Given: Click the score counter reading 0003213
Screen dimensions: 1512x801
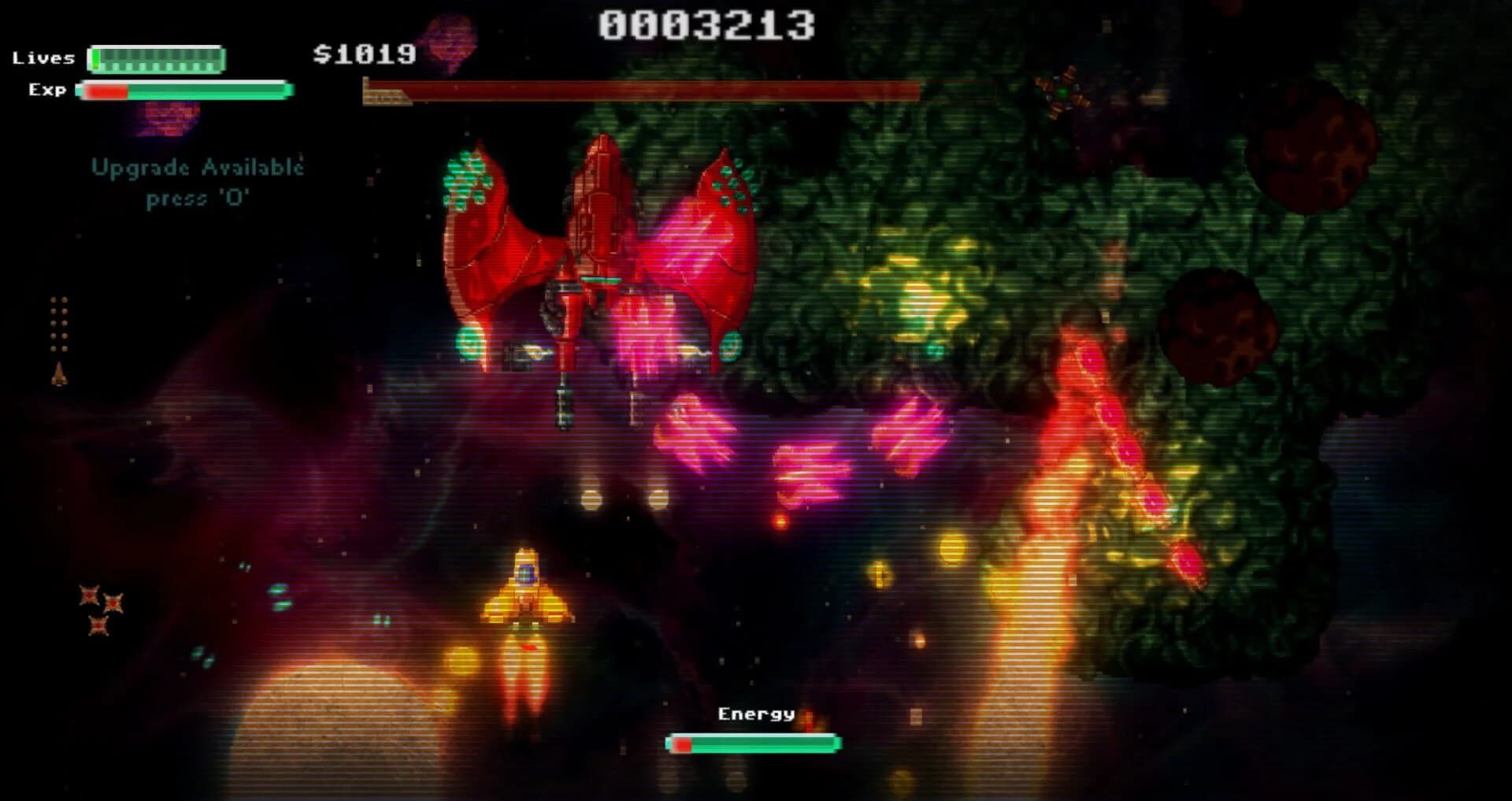Looking at the screenshot, I should click(x=705, y=26).
